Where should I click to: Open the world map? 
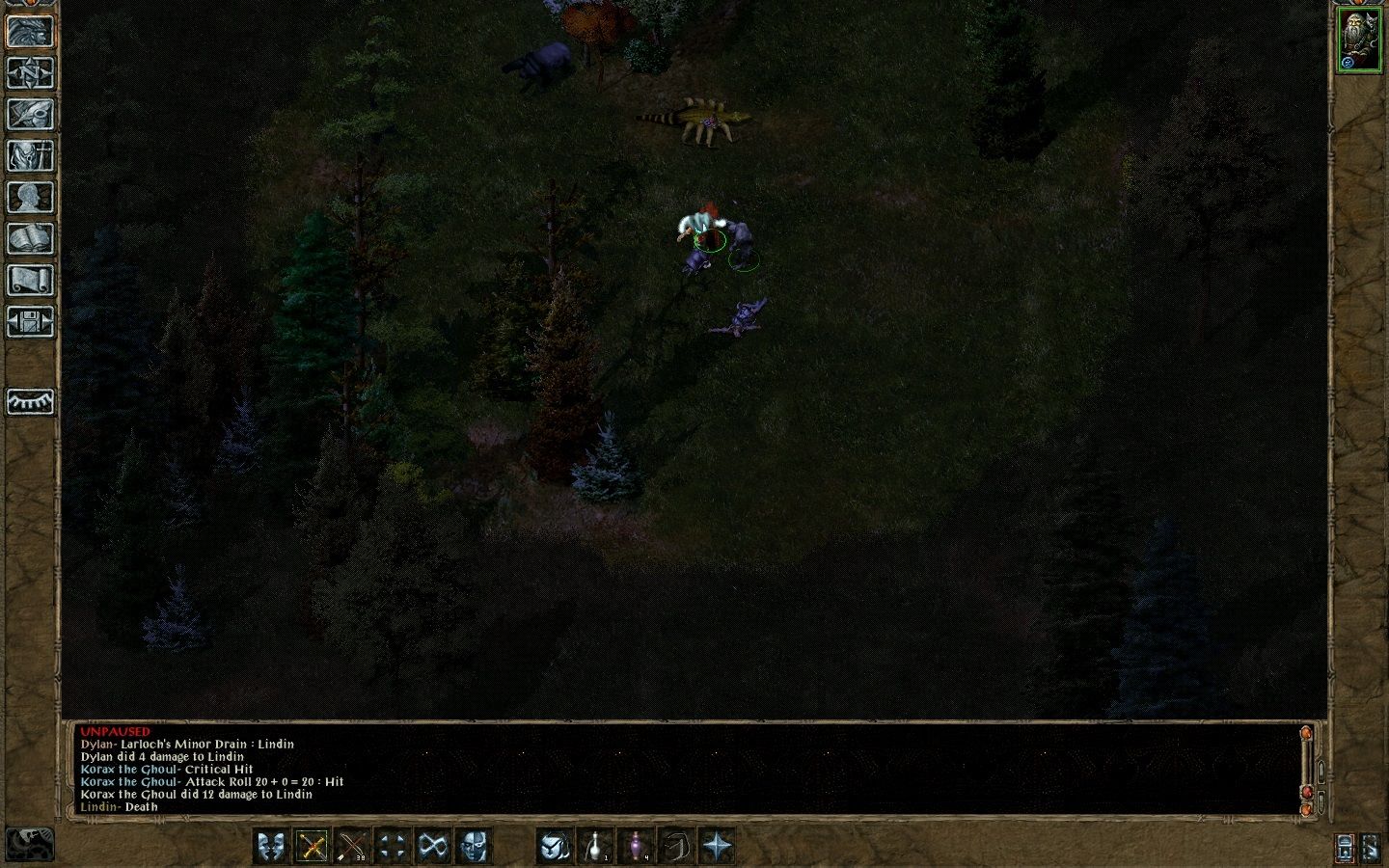click(x=30, y=72)
